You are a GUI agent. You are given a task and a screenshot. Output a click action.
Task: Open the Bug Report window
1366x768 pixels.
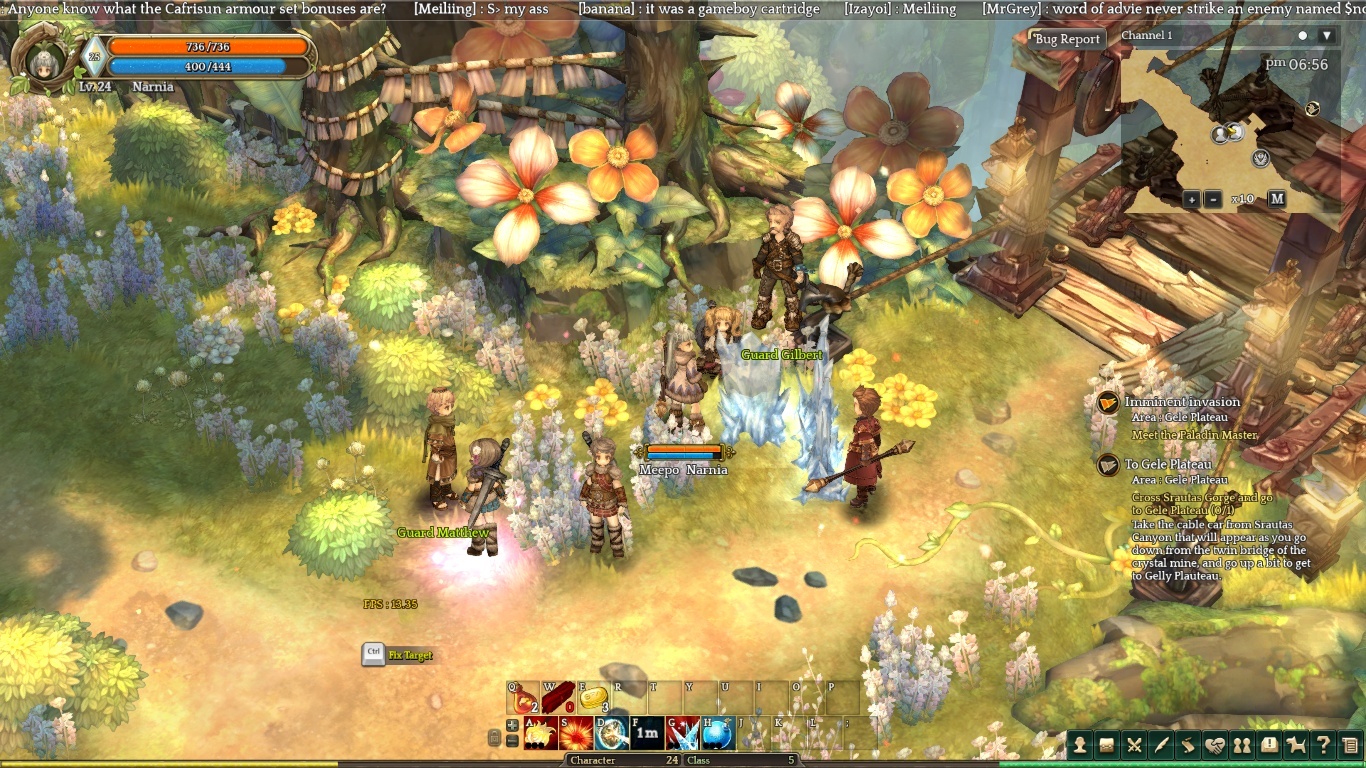coord(1067,39)
